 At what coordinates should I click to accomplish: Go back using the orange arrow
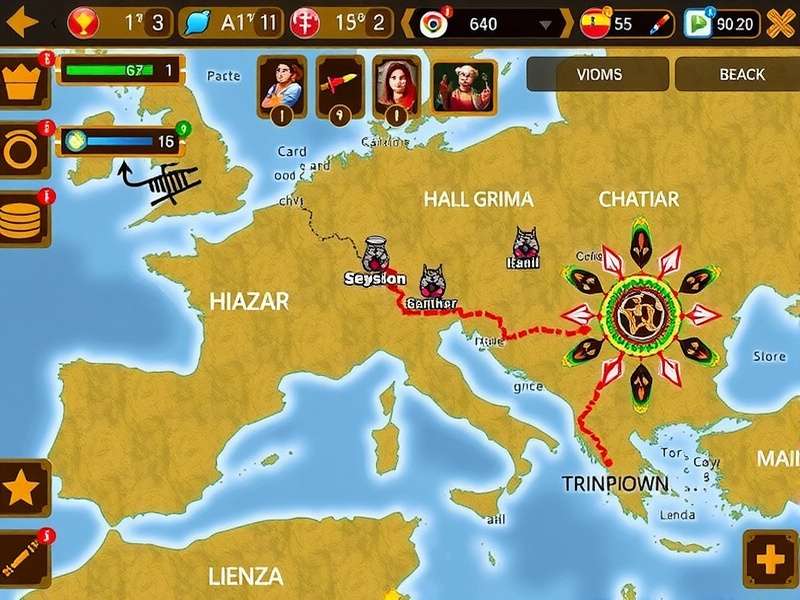tap(21, 22)
